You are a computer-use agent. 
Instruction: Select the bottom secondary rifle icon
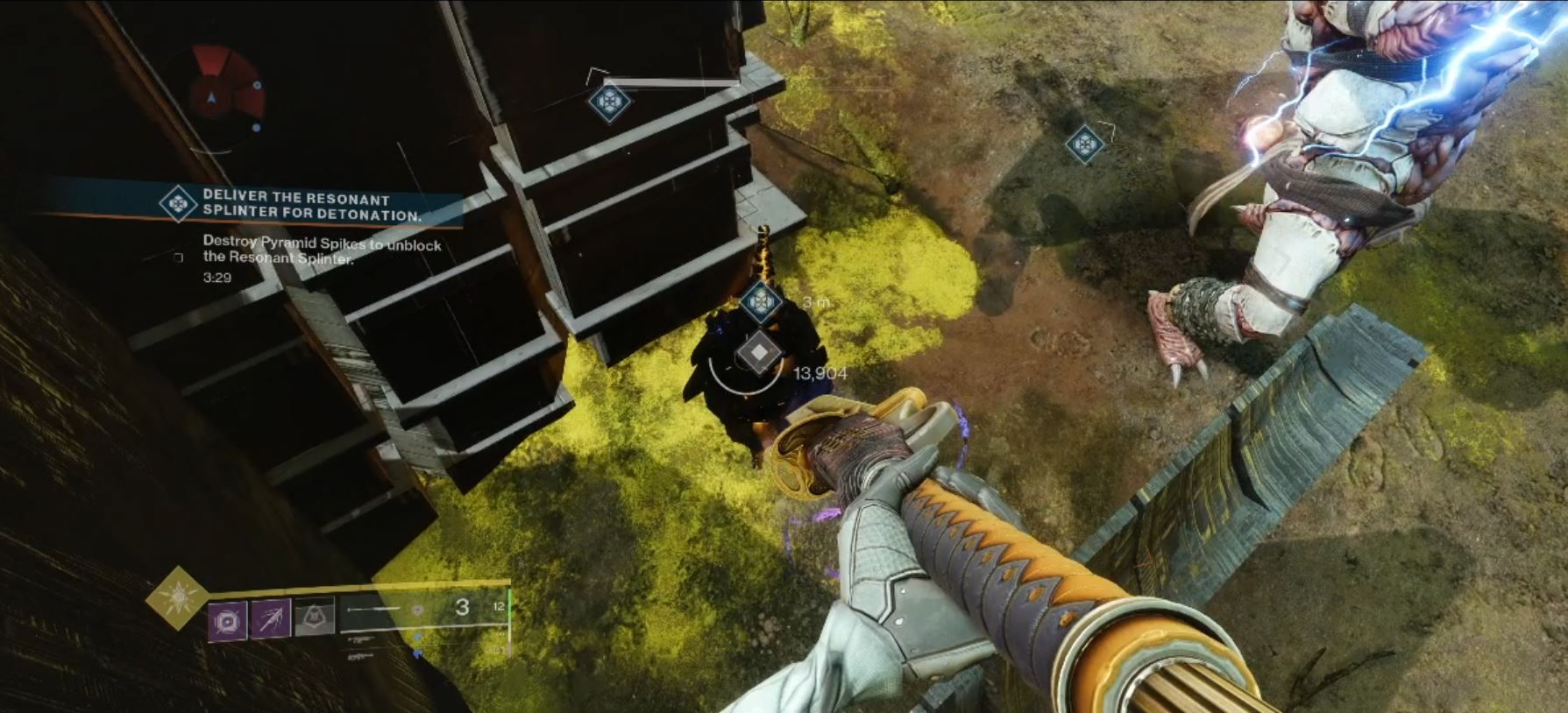pyautogui.click(x=361, y=656)
